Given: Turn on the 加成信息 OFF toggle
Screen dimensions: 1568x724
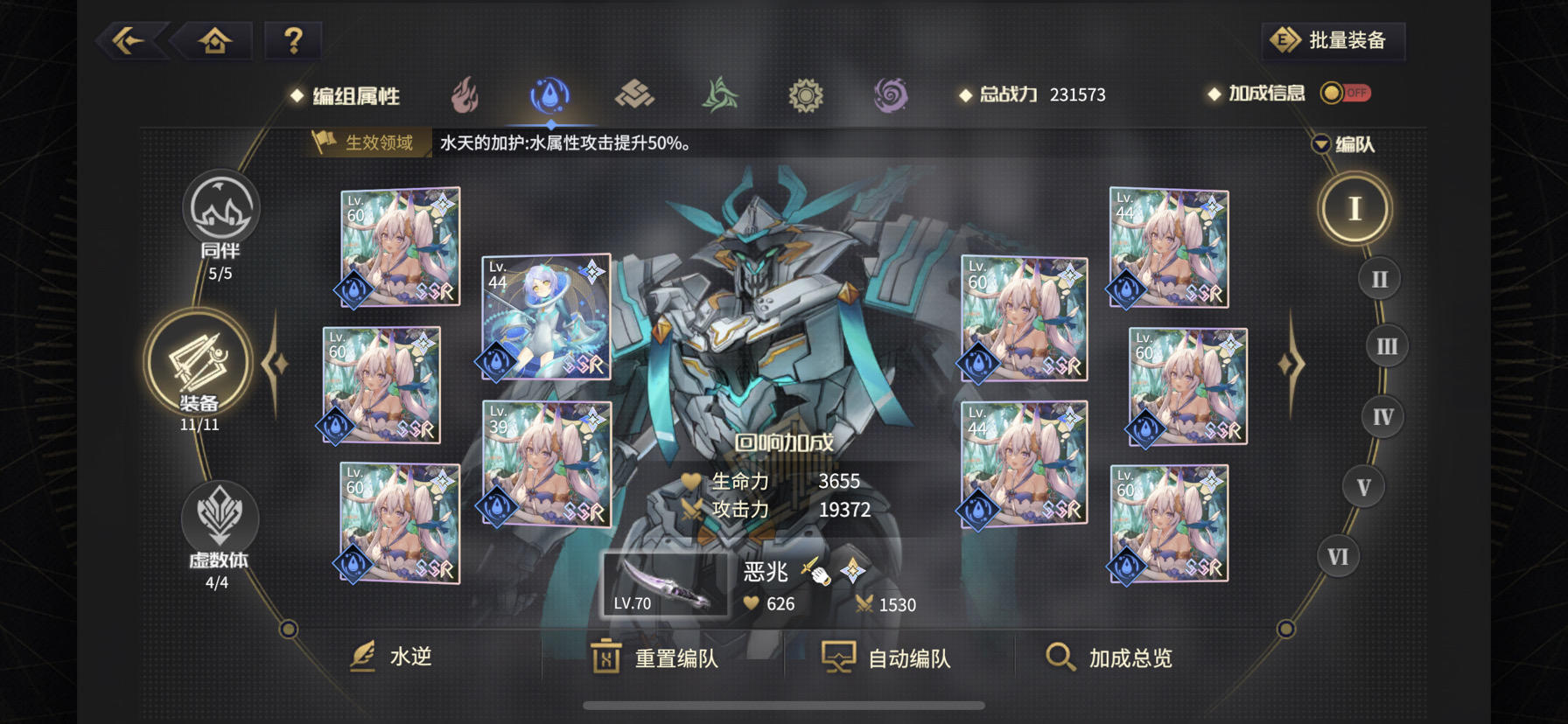Looking at the screenshot, I should tap(1346, 92).
